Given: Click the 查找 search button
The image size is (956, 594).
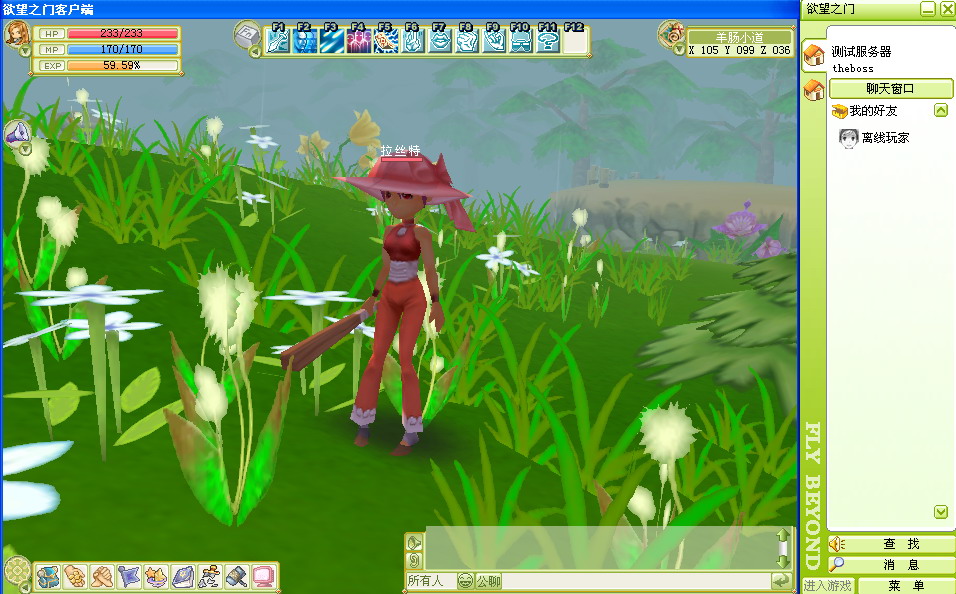Looking at the screenshot, I should [900, 544].
